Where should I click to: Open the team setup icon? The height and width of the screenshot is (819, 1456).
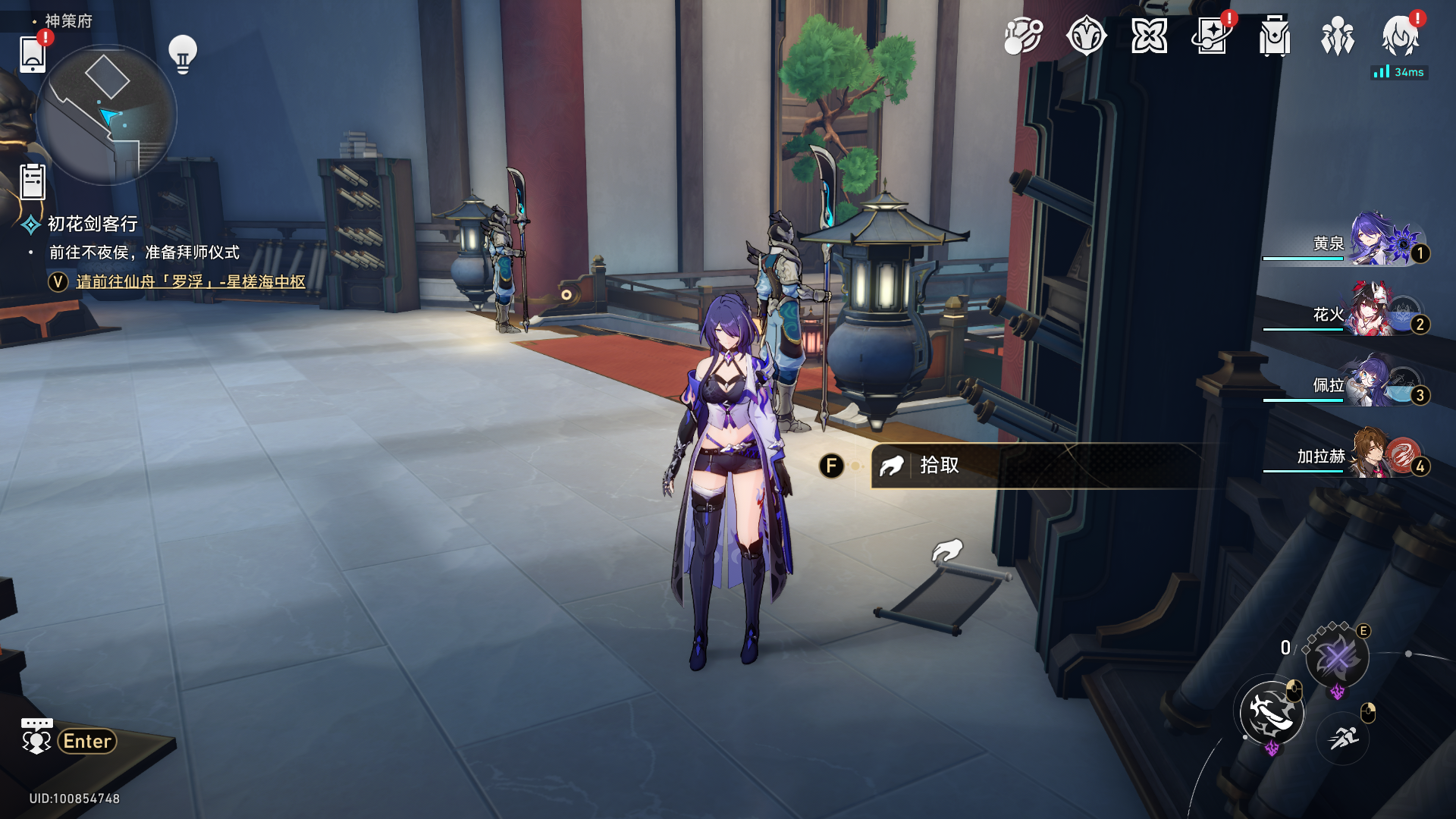coord(1337,36)
